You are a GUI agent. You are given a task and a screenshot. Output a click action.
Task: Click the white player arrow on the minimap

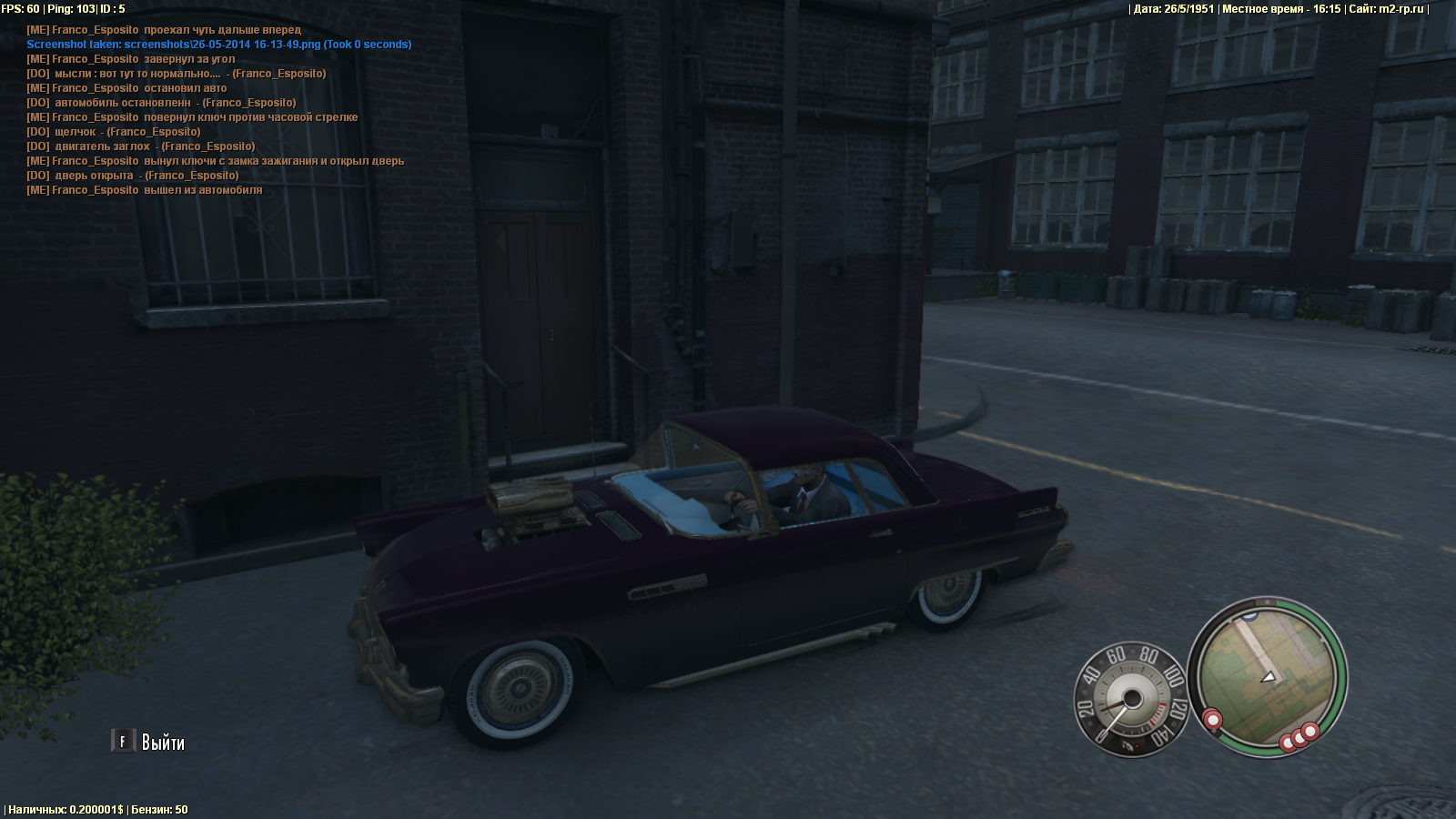point(1269,677)
